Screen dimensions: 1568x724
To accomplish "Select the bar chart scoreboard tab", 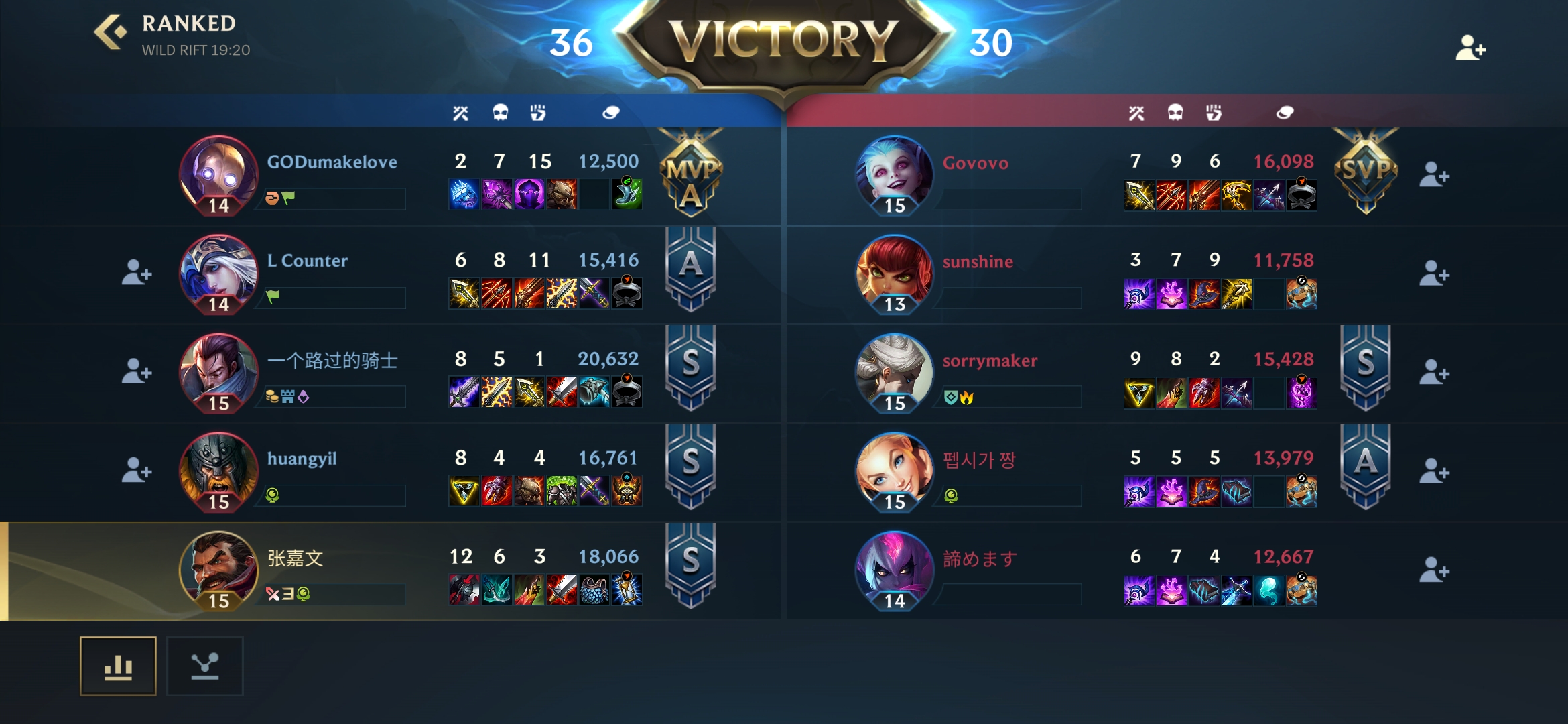I will [x=118, y=666].
